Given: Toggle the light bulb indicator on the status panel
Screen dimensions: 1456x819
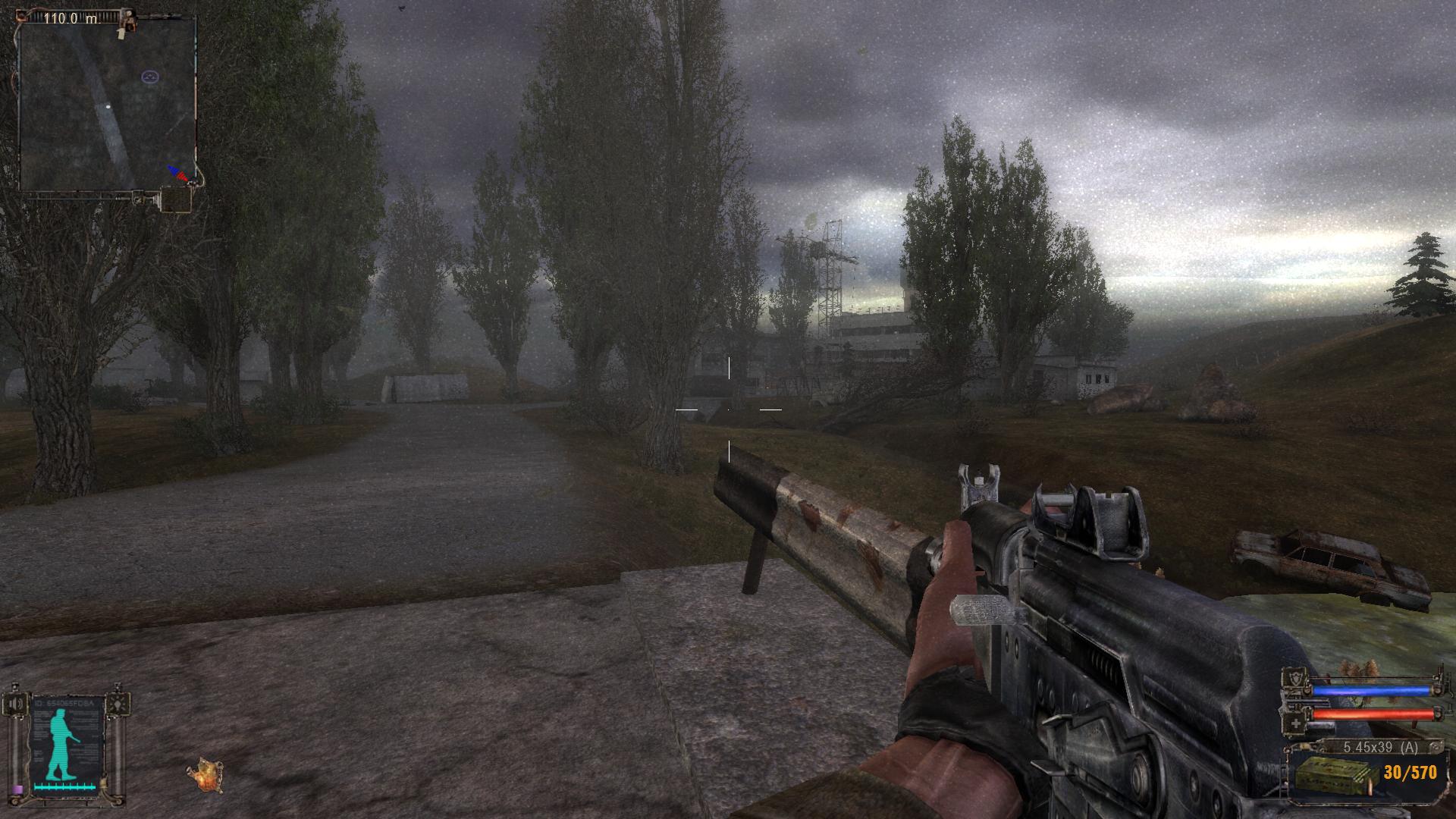Looking at the screenshot, I should click(x=118, y=704).
